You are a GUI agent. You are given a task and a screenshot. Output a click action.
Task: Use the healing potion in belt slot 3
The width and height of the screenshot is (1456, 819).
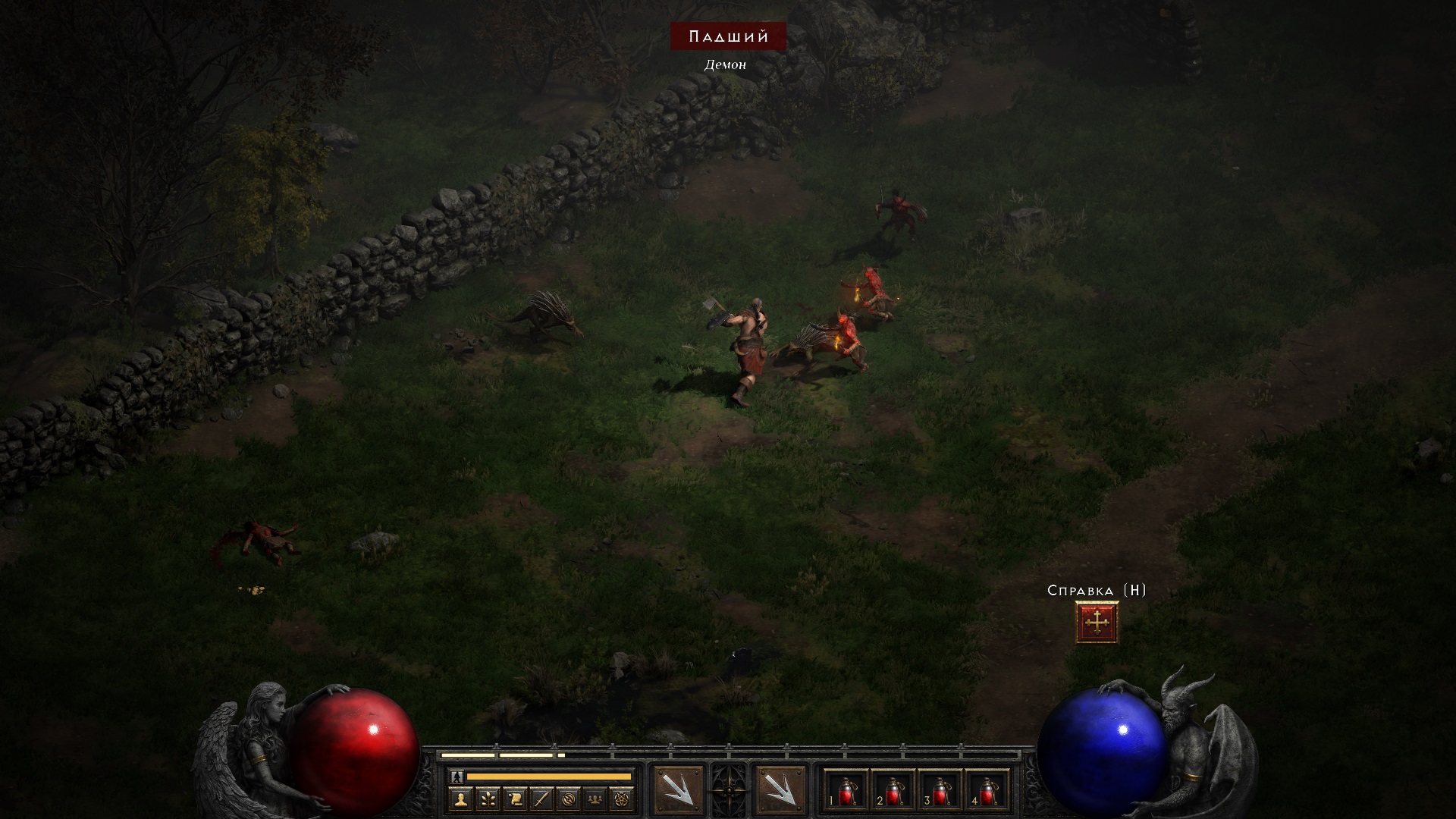coord(940,792)
